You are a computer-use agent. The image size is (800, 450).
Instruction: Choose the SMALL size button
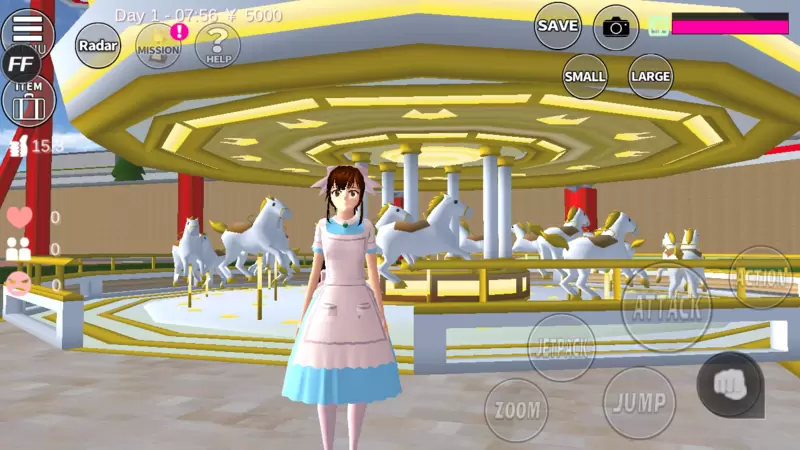[585, 76]
